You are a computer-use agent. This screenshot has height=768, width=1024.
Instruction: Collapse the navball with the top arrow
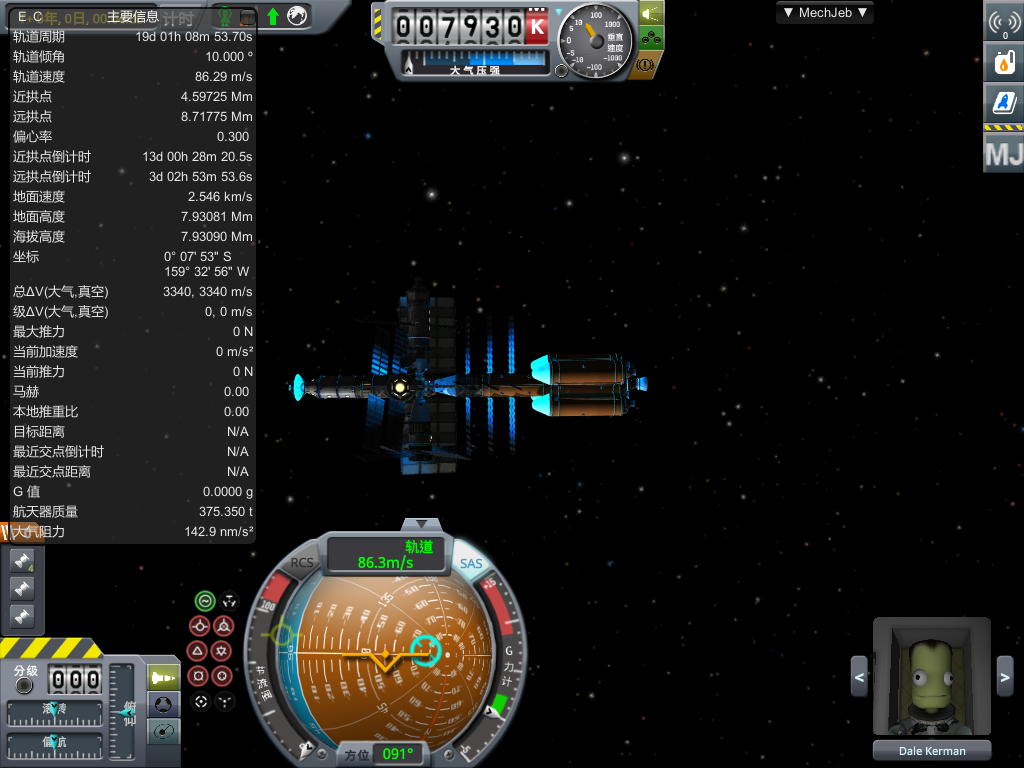point(428,525)
